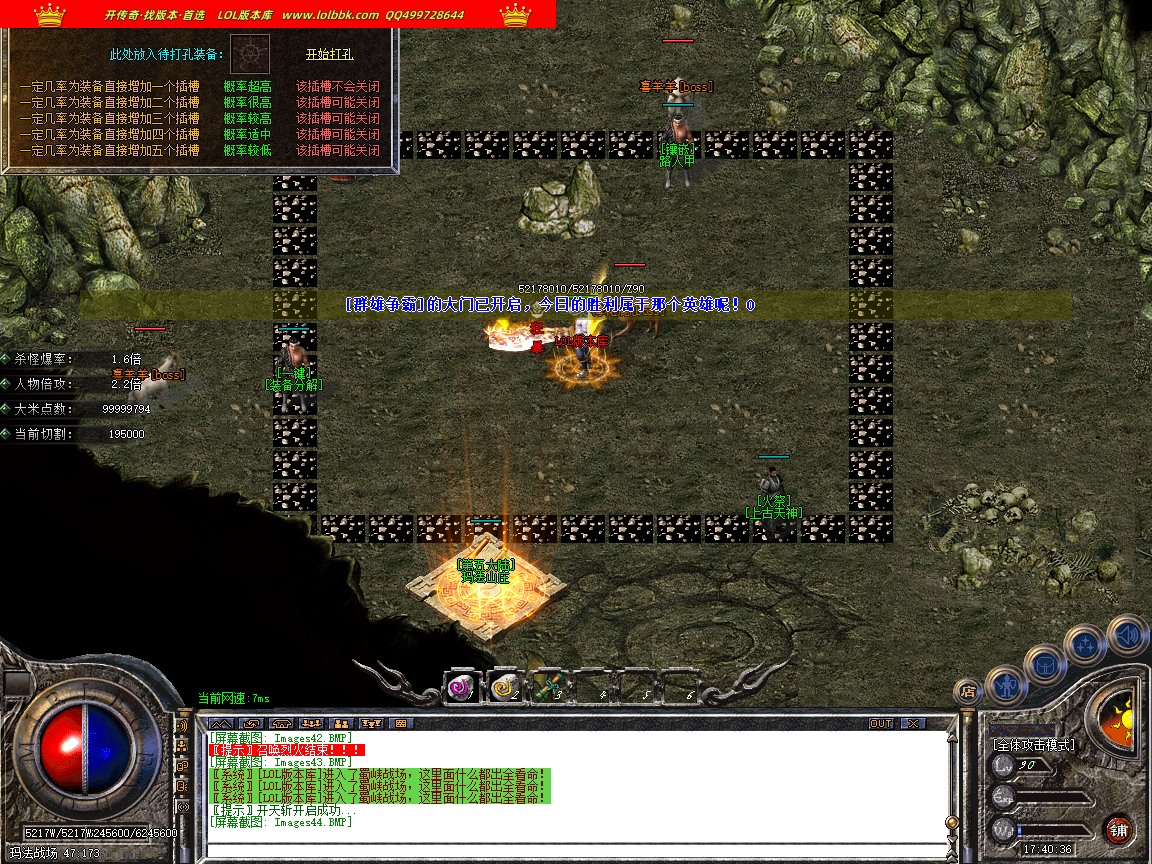Open the character equipment (warrior icon) button

pos(1004,685)
